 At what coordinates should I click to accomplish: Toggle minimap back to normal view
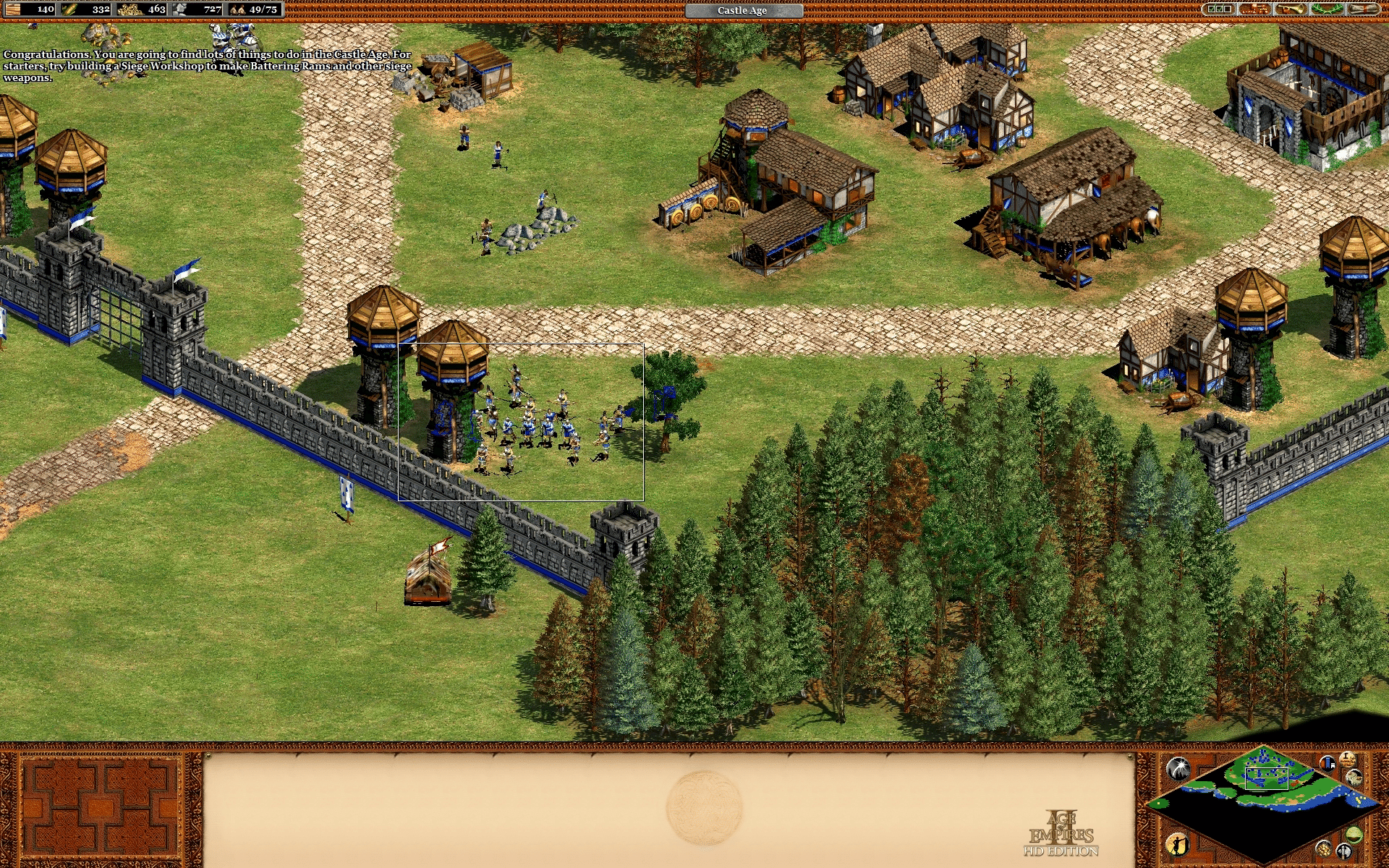click(1354, 835)
